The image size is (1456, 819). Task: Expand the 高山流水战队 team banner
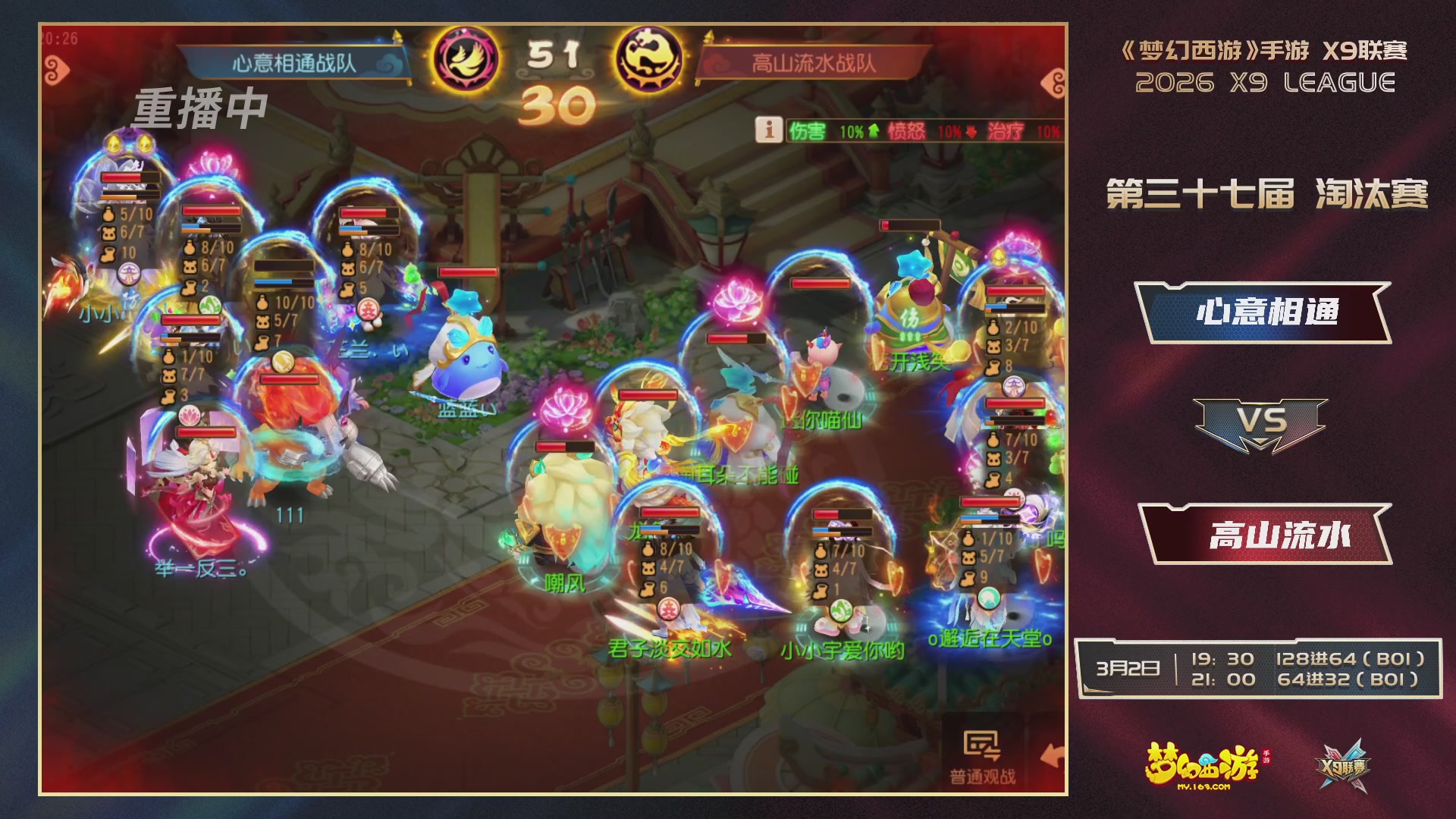coord(814,64)
